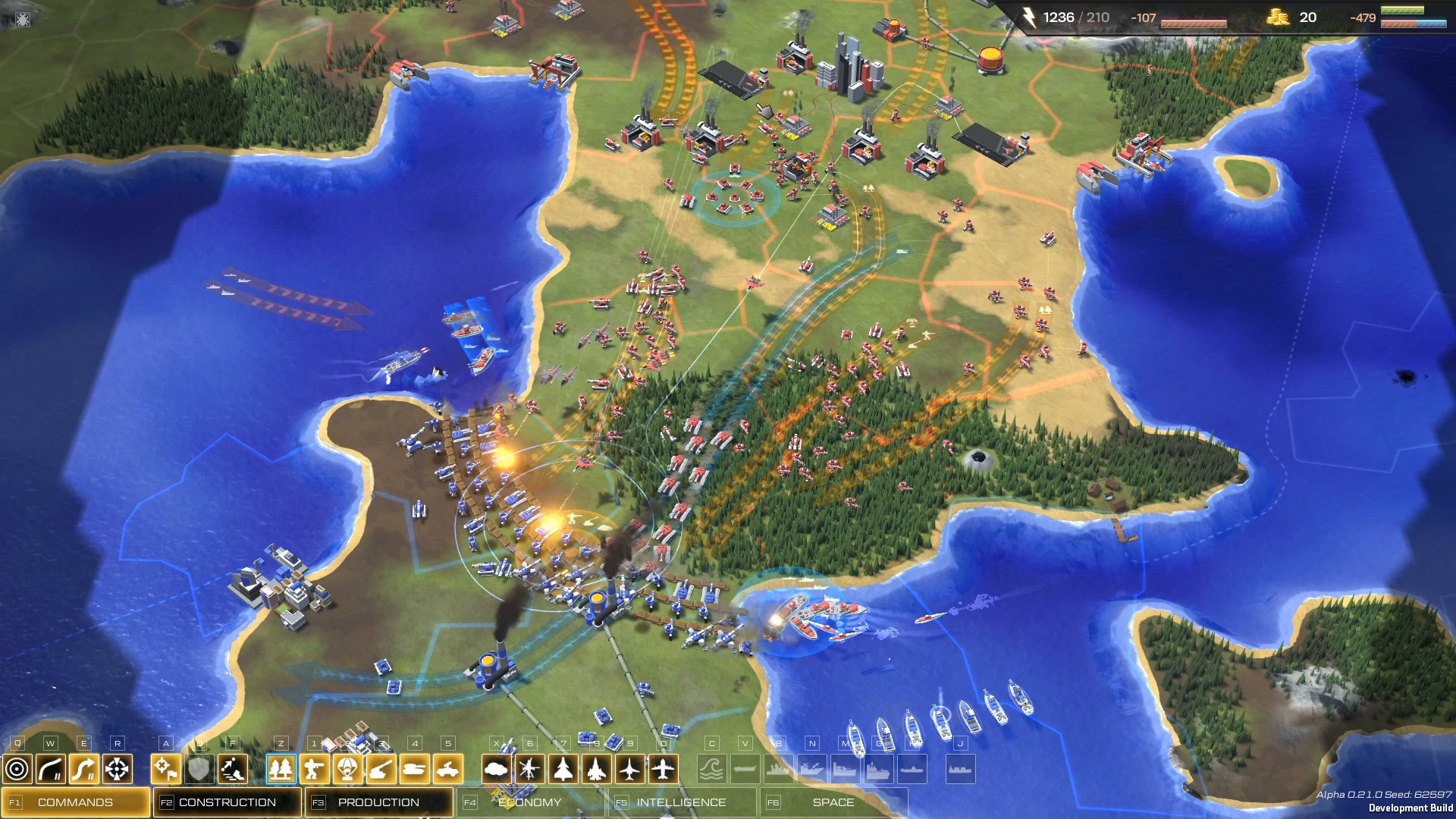This screenshot has height=819, width=1456.
Task: Select the helicopter unit icon (6)
Action: [531, 769]
